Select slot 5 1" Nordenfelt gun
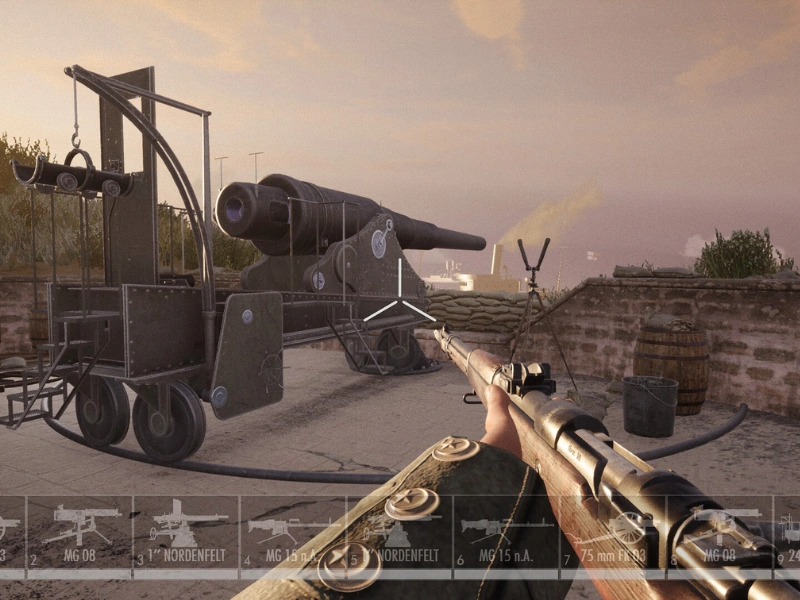This screenshot has height=600, width=800. click(400, 532)
